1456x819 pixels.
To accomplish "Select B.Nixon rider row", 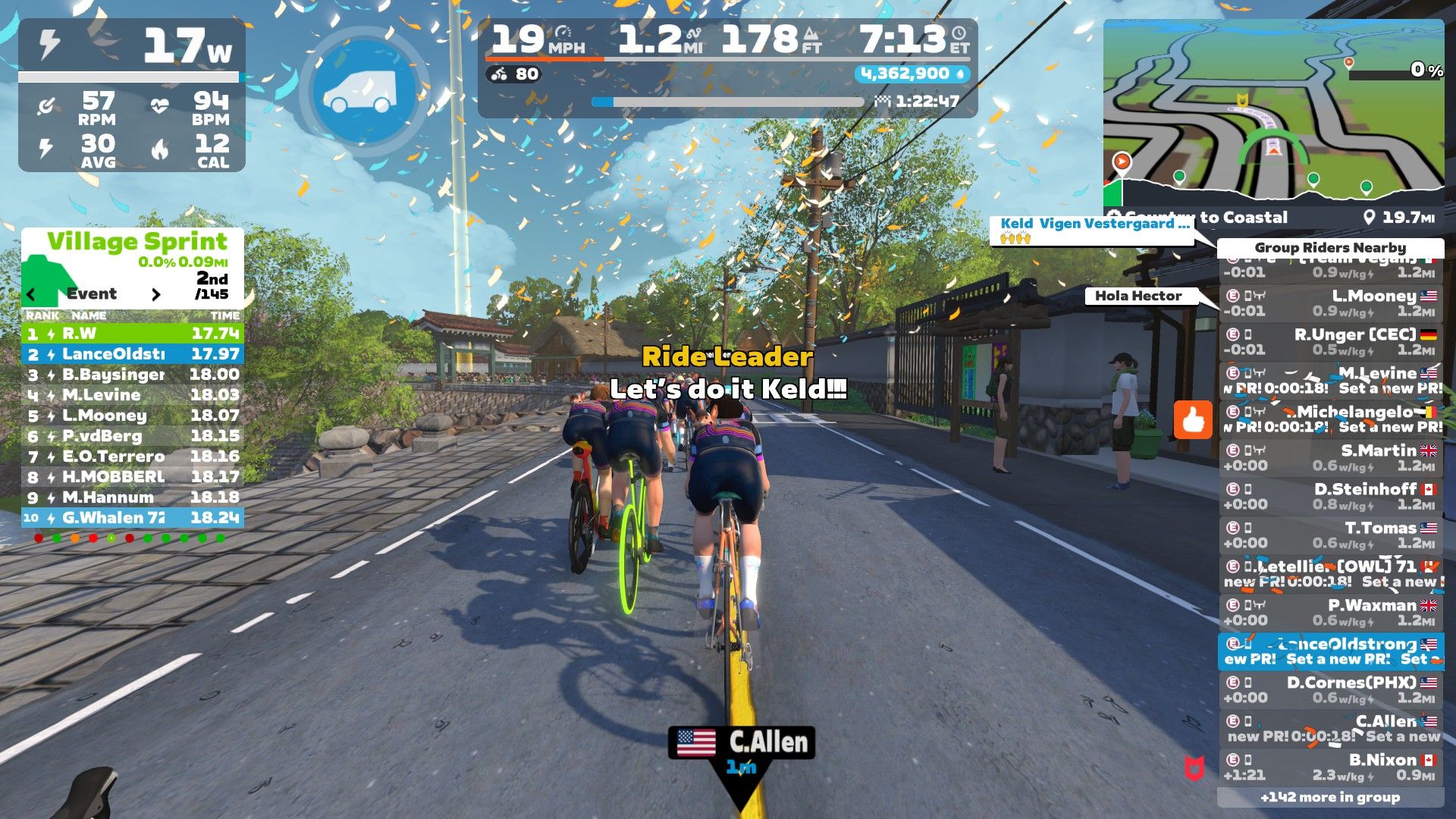I will [x=1331, y=767].
